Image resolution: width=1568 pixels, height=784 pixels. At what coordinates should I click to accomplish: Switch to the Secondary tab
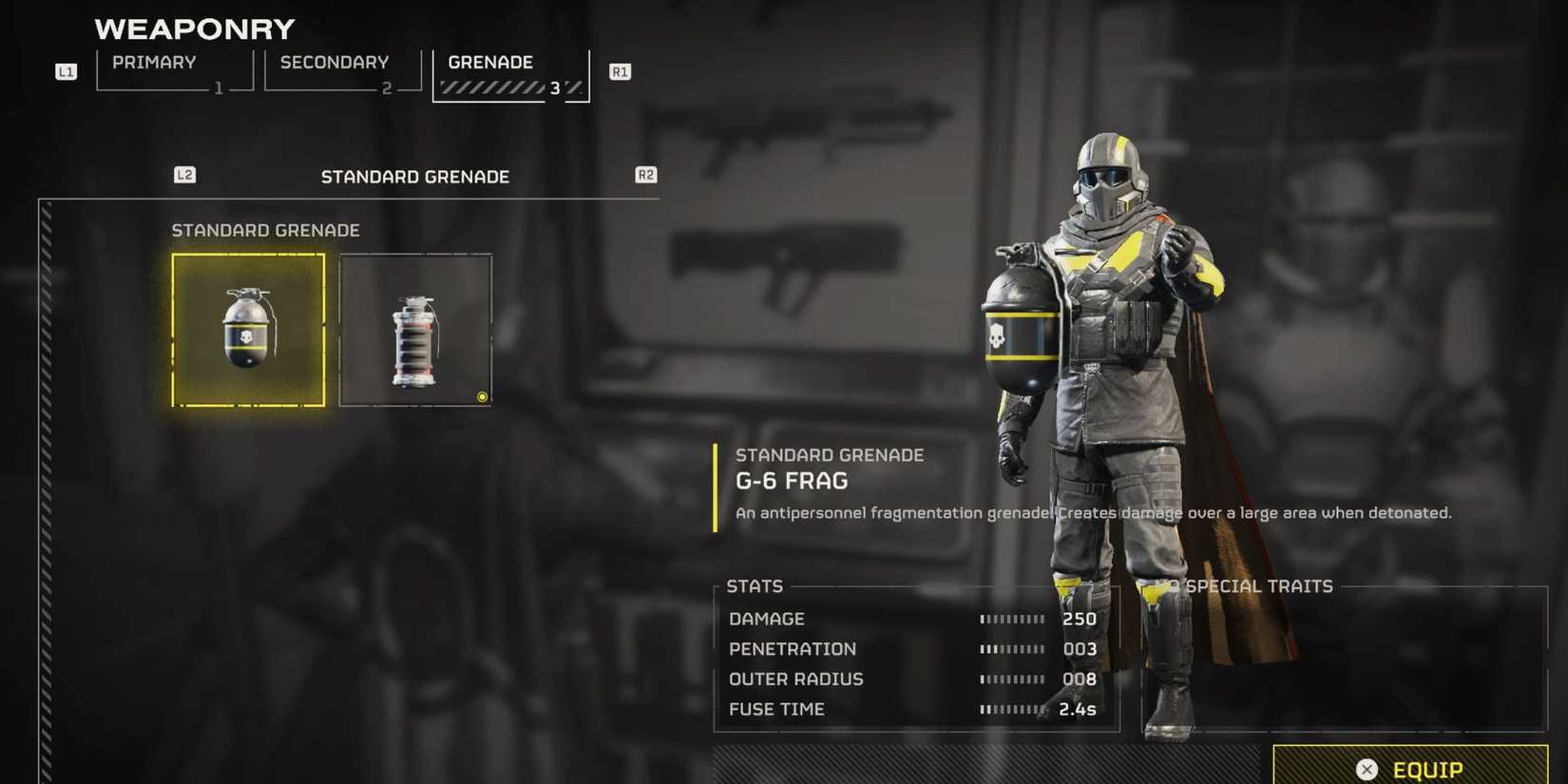tap(334, 62)
